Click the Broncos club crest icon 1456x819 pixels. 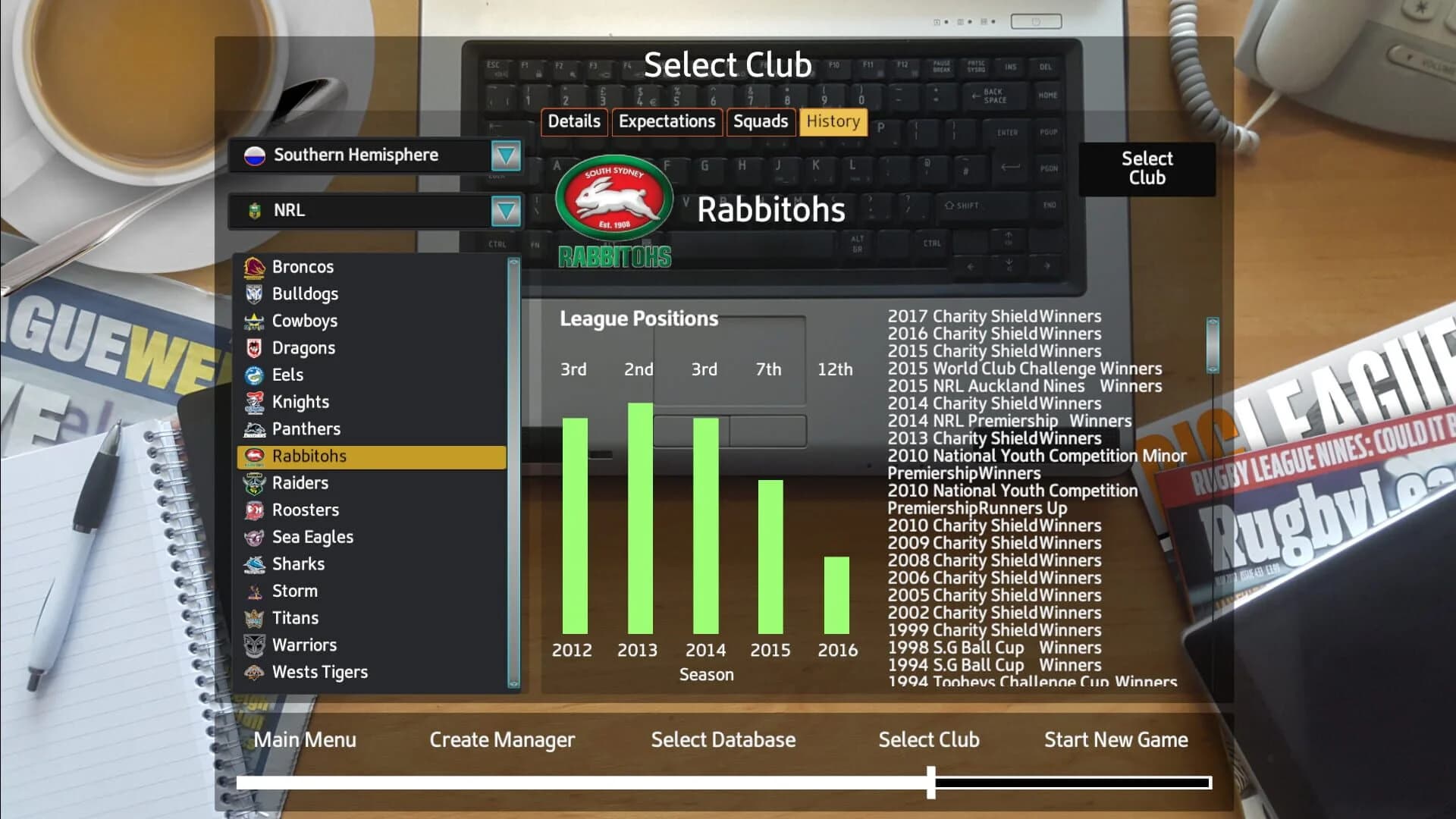pyautogui.click(x=255, y=267)
